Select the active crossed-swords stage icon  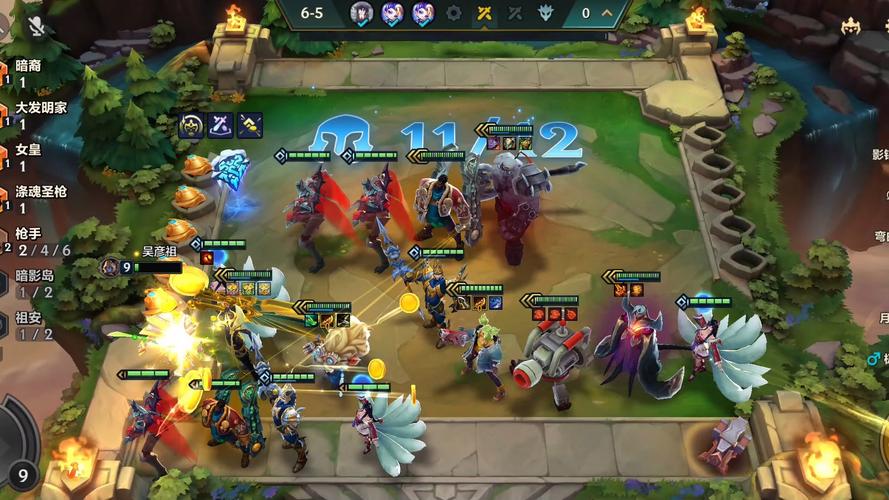pyautogui.click(x=484, y=14)
